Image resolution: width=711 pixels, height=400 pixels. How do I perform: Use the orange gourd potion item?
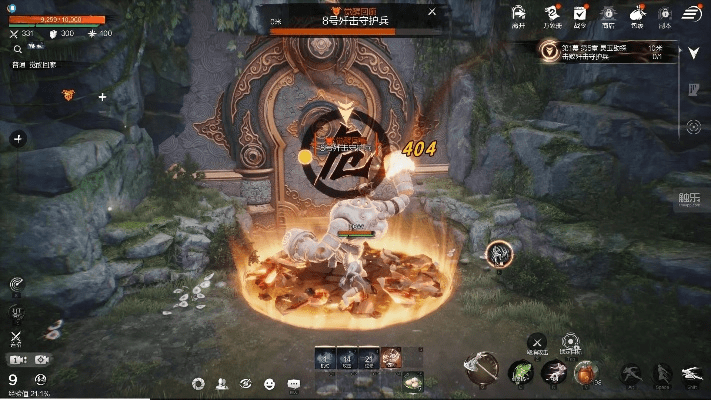586,374
